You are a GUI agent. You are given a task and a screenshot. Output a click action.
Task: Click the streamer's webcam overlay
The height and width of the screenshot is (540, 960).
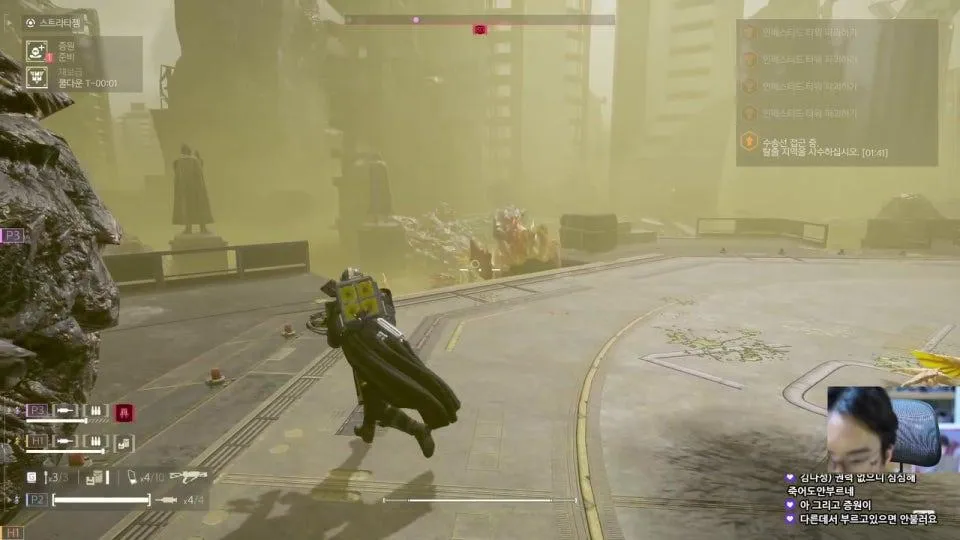click(886, 428)
